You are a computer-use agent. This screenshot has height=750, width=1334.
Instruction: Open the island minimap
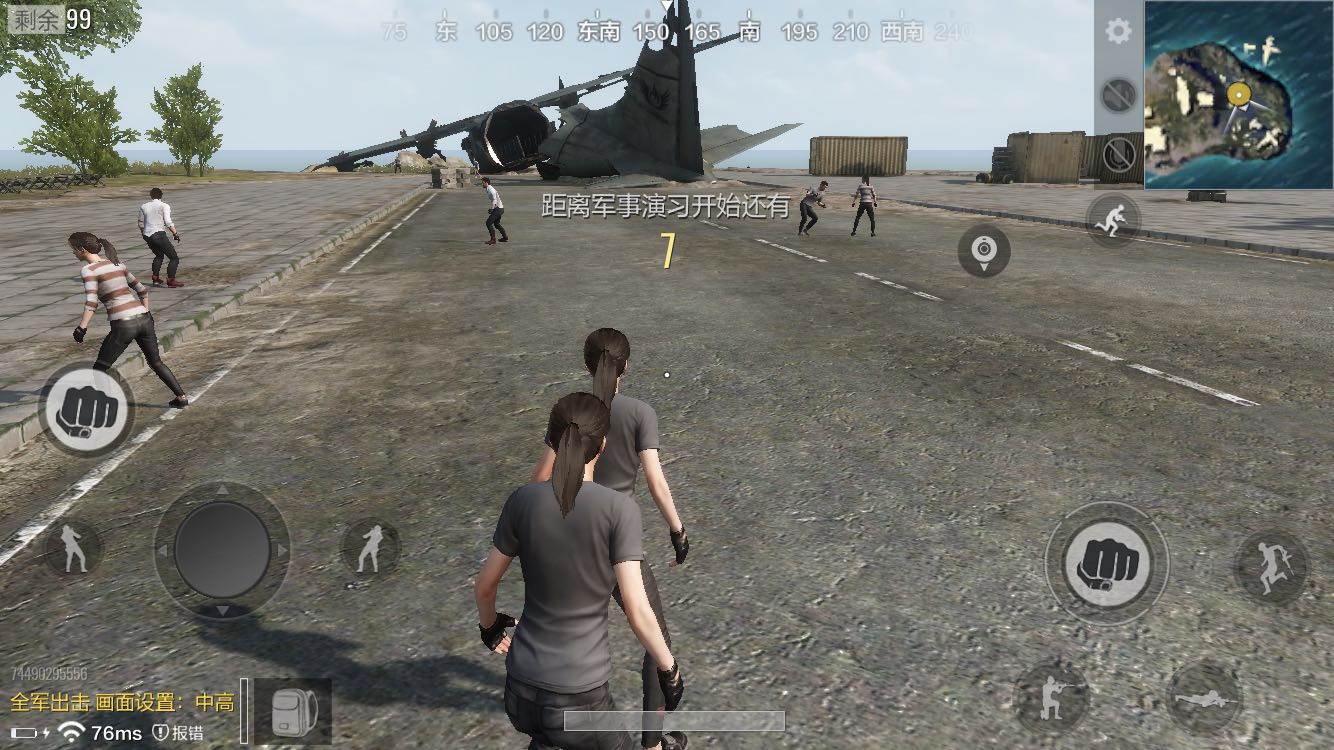pyautogui.click(x=1238, y=95)
